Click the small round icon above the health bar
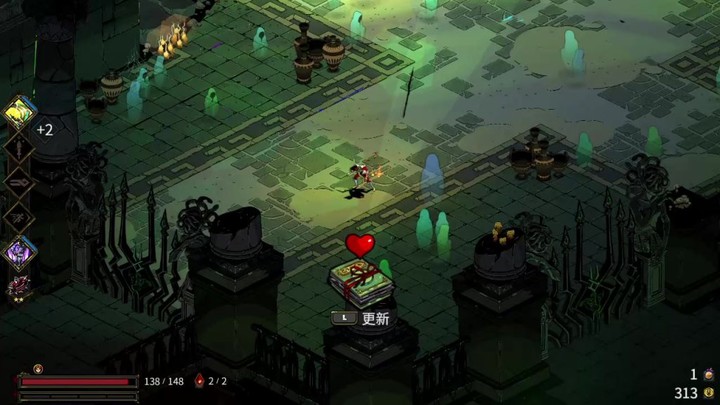 click(38, 368)
